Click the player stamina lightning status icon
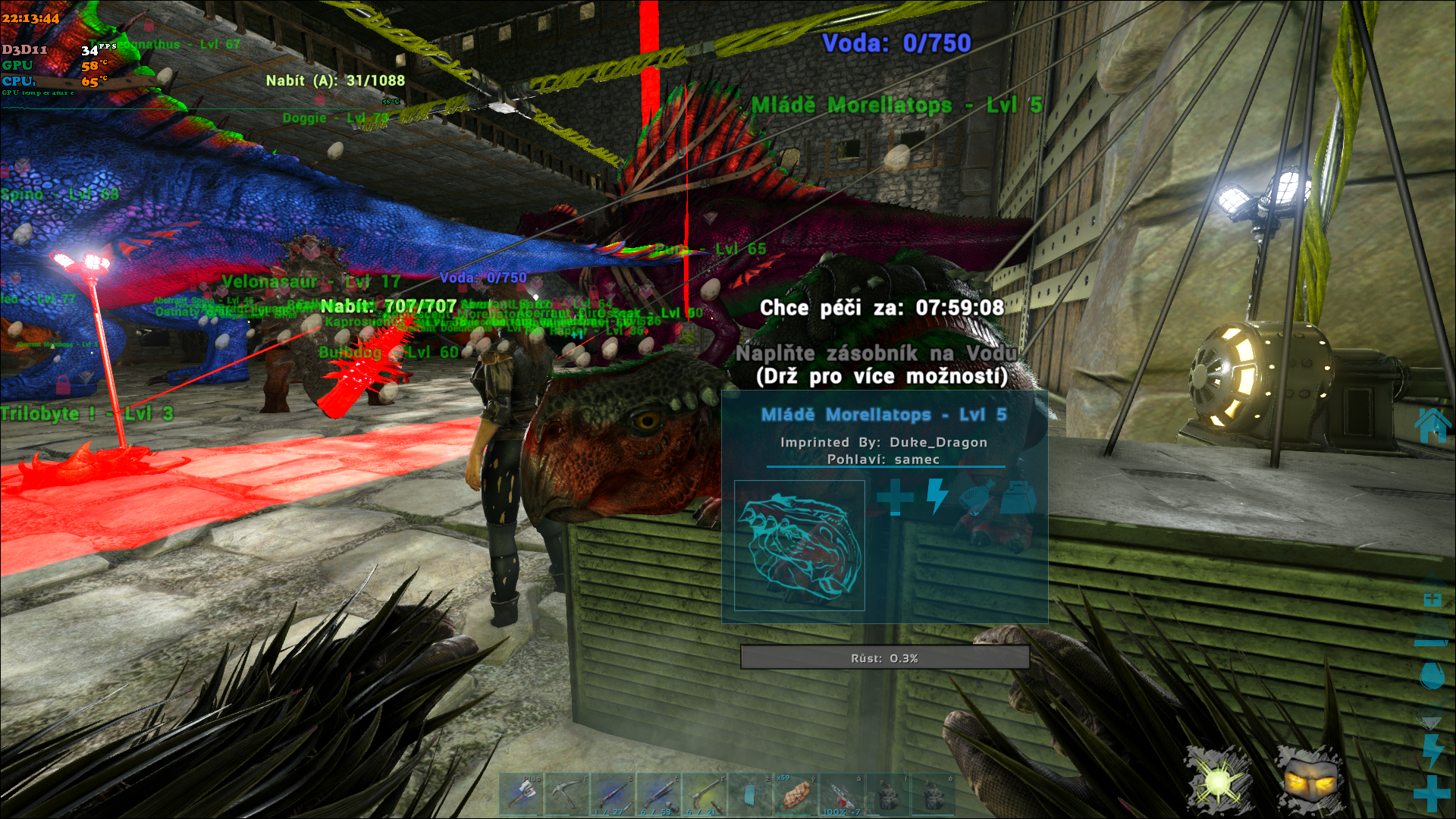 1432,751
